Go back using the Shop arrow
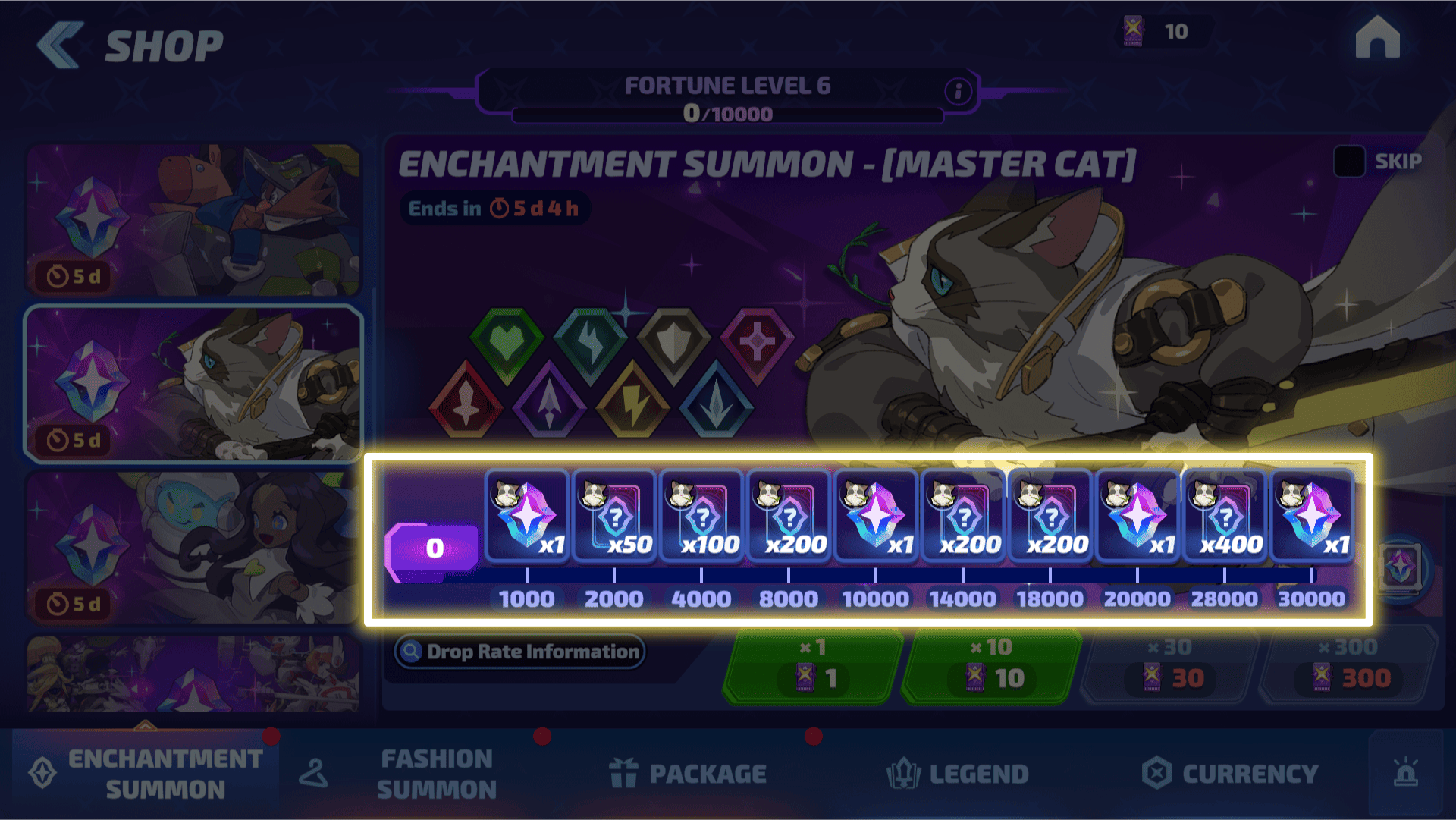 click(x=59, y=46)
